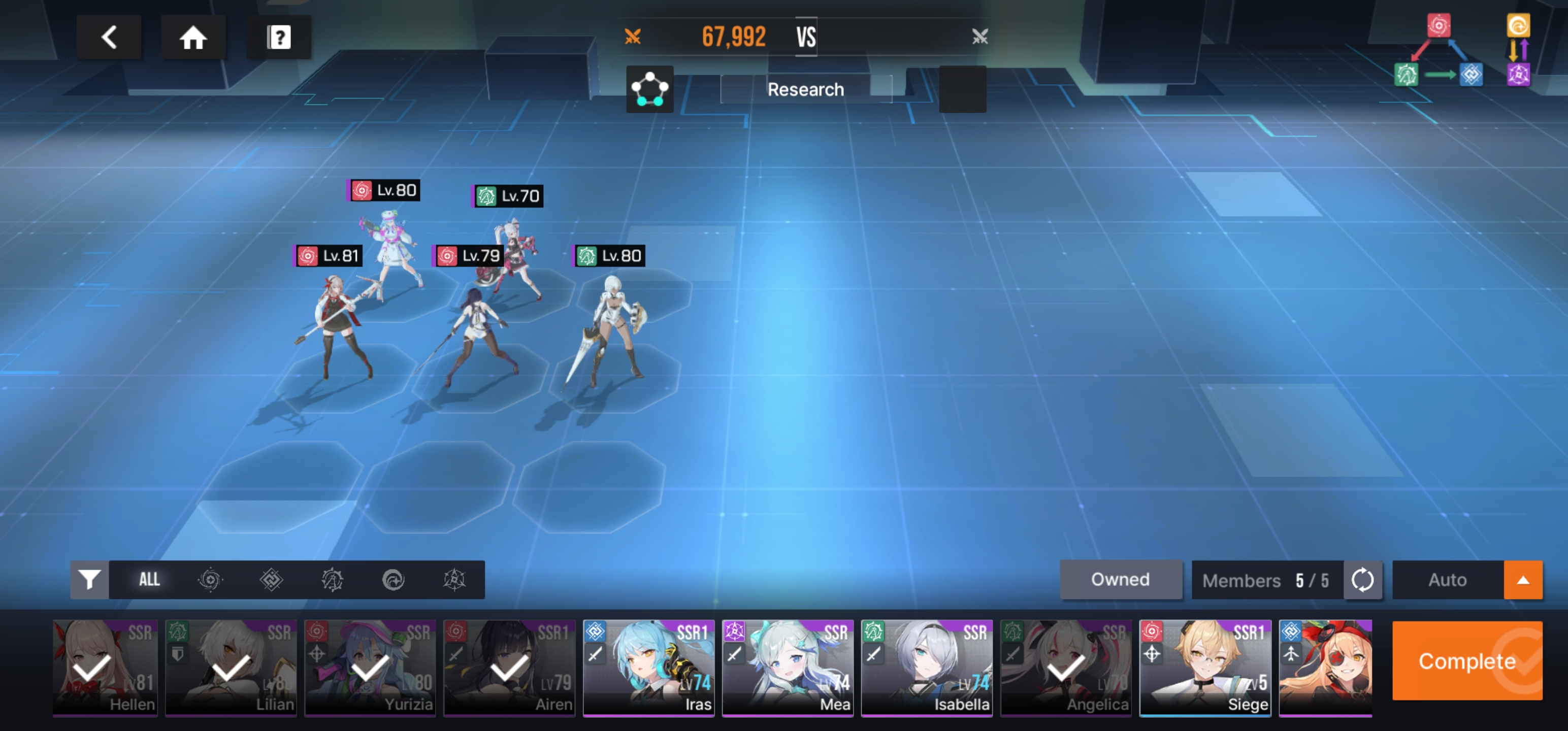1568x731 pixels.
Task: Open the help question mark guide
Action: 279,38
